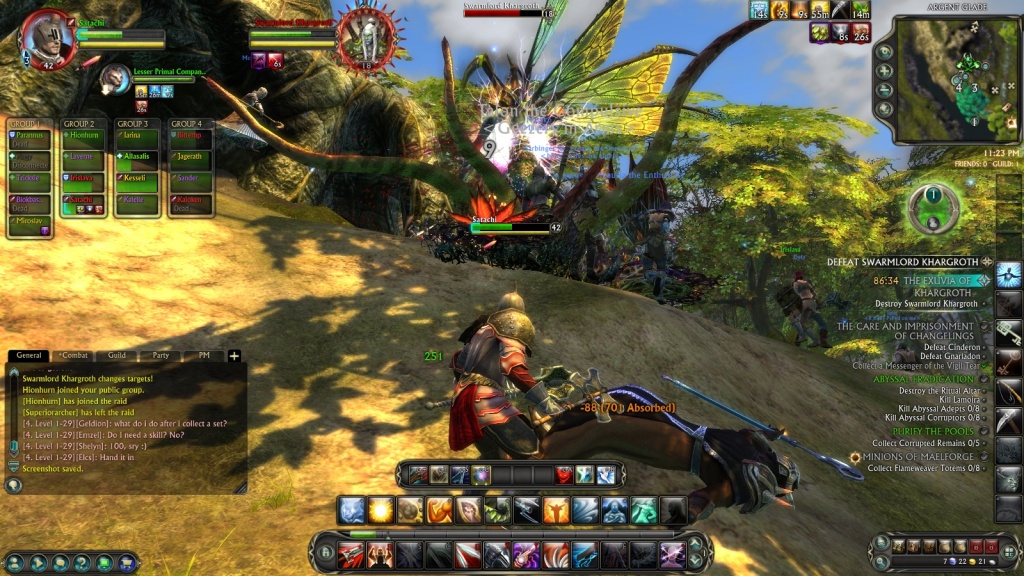Select the Abyssal Eradication quest title
This screenshot has height=576, width=1024.
[x=923, y=380]
